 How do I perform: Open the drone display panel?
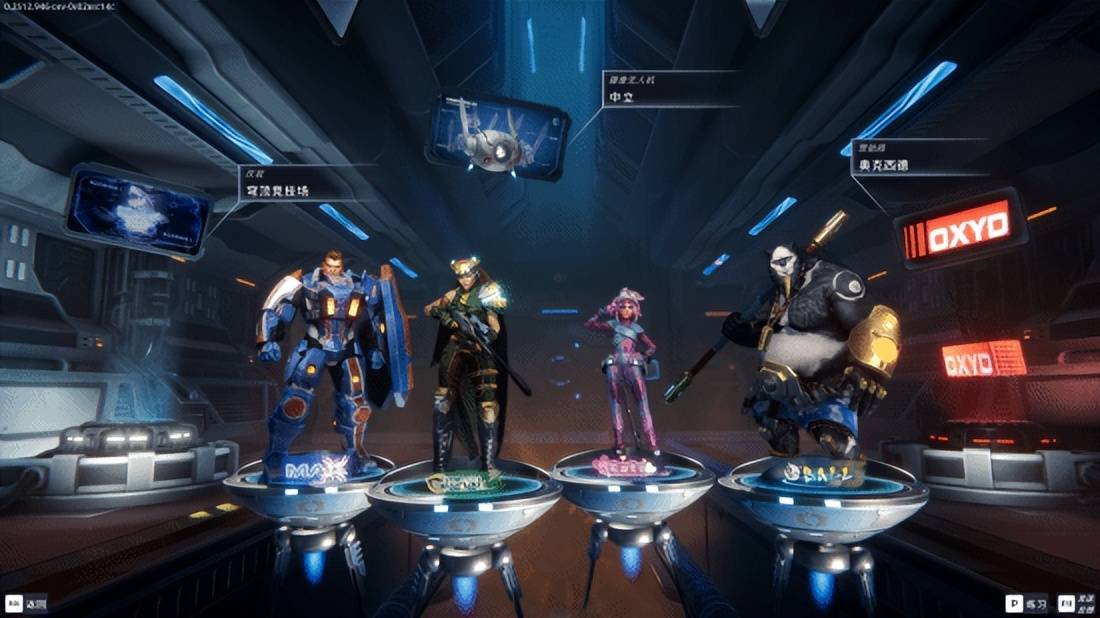(497, 138)
